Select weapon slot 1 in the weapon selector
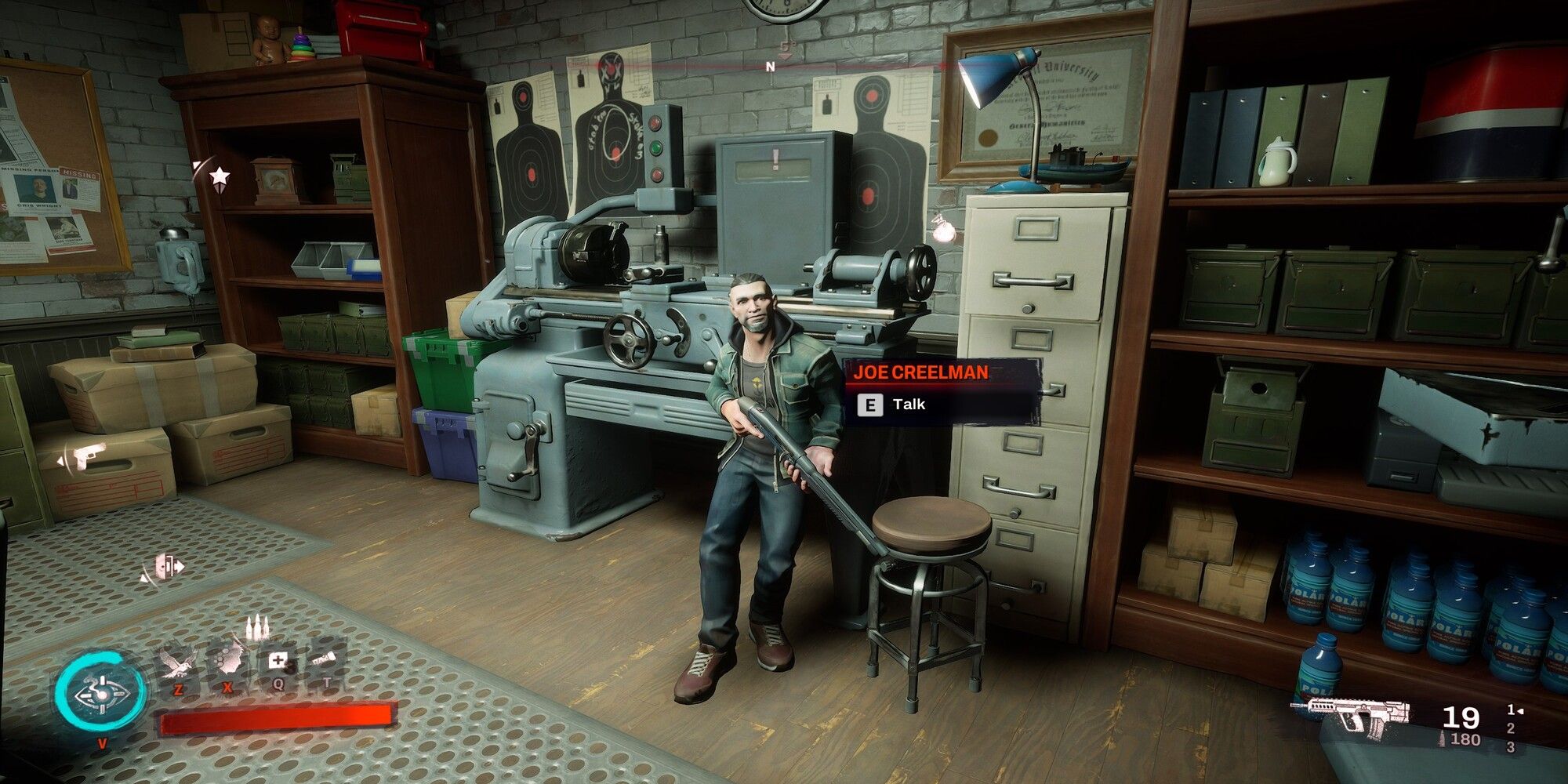1568x784 pixels. pos(1511,708)
